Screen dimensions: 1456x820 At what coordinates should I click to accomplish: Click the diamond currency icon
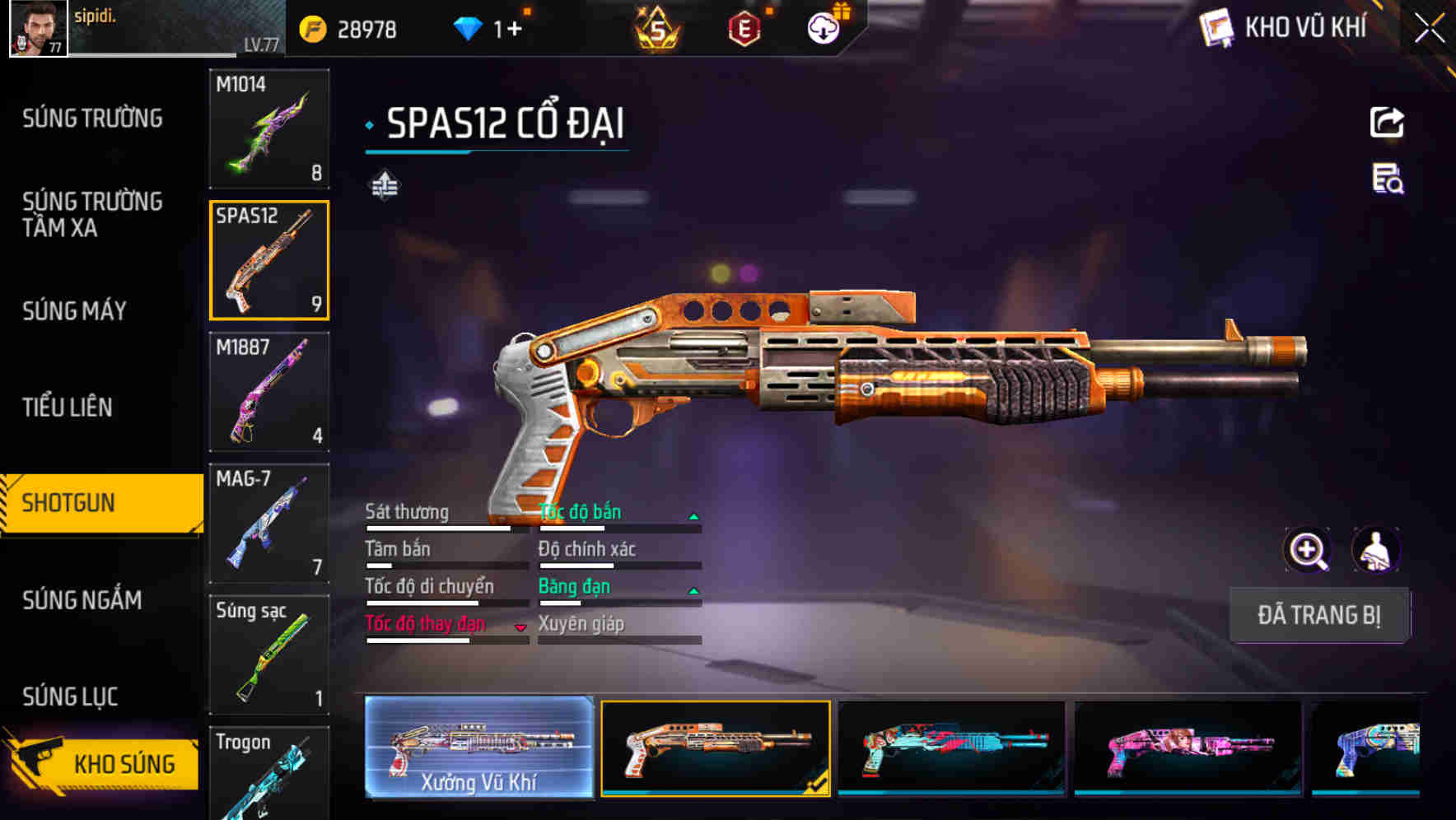[x=469, y=27]
